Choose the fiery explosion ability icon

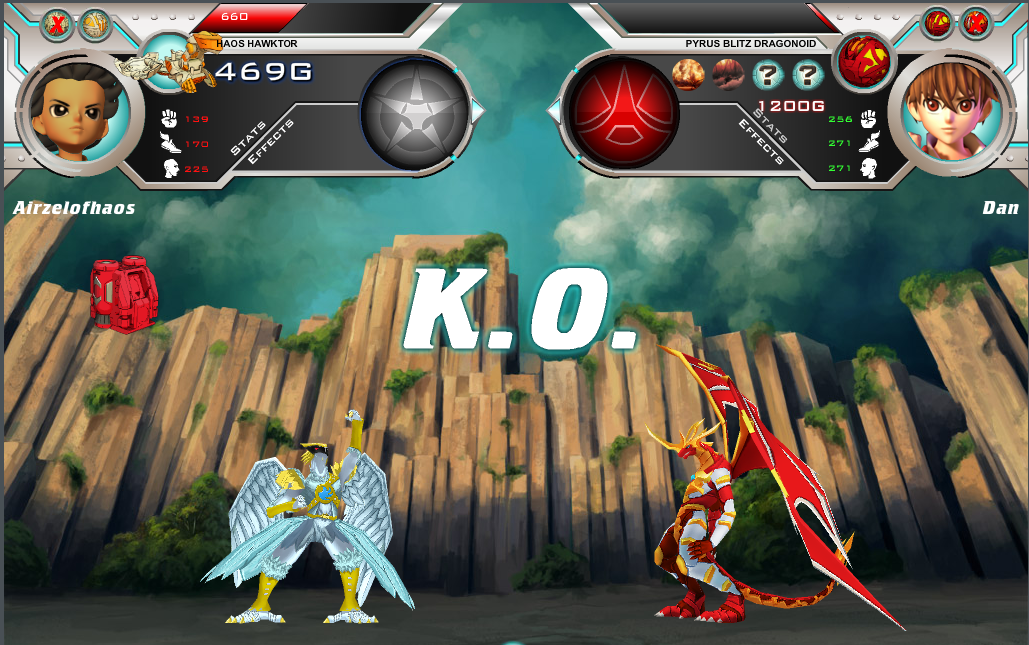click(x=687, y=74)
